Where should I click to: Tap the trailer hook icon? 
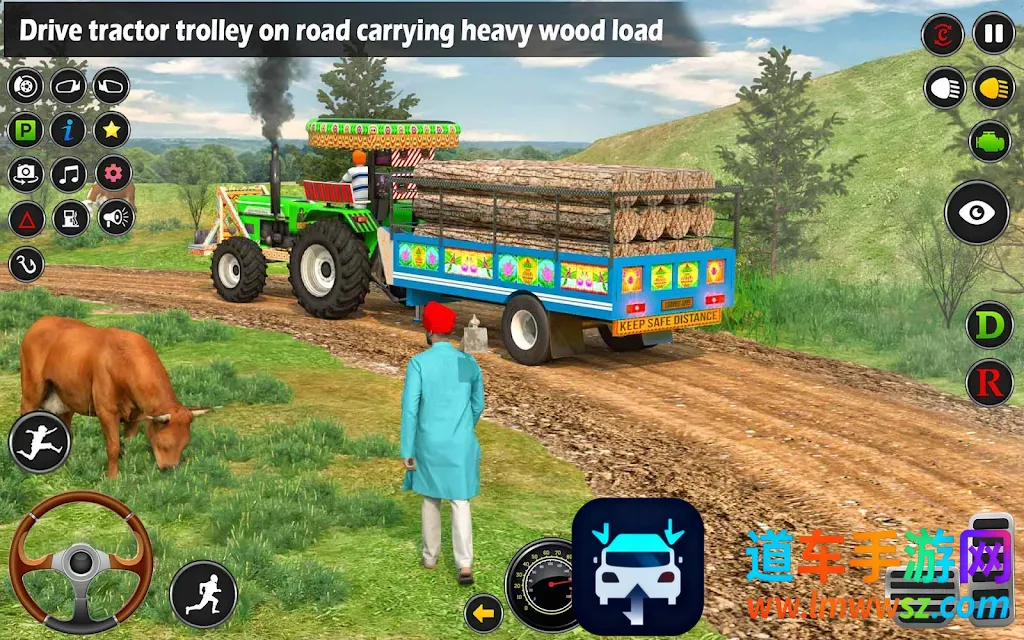pos(26,264)
